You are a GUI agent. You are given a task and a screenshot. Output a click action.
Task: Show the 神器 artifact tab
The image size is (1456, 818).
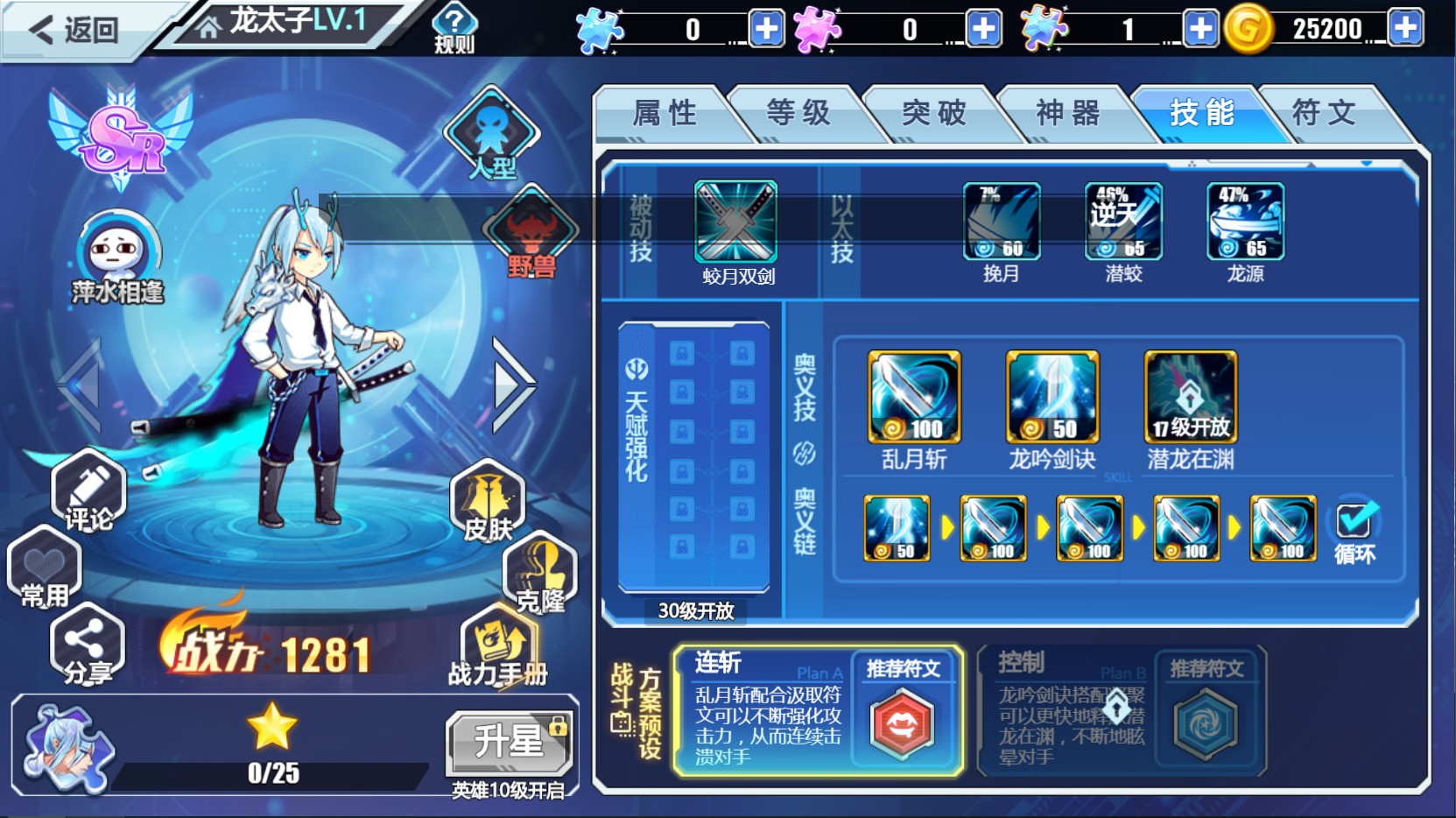click(1067, 114)
